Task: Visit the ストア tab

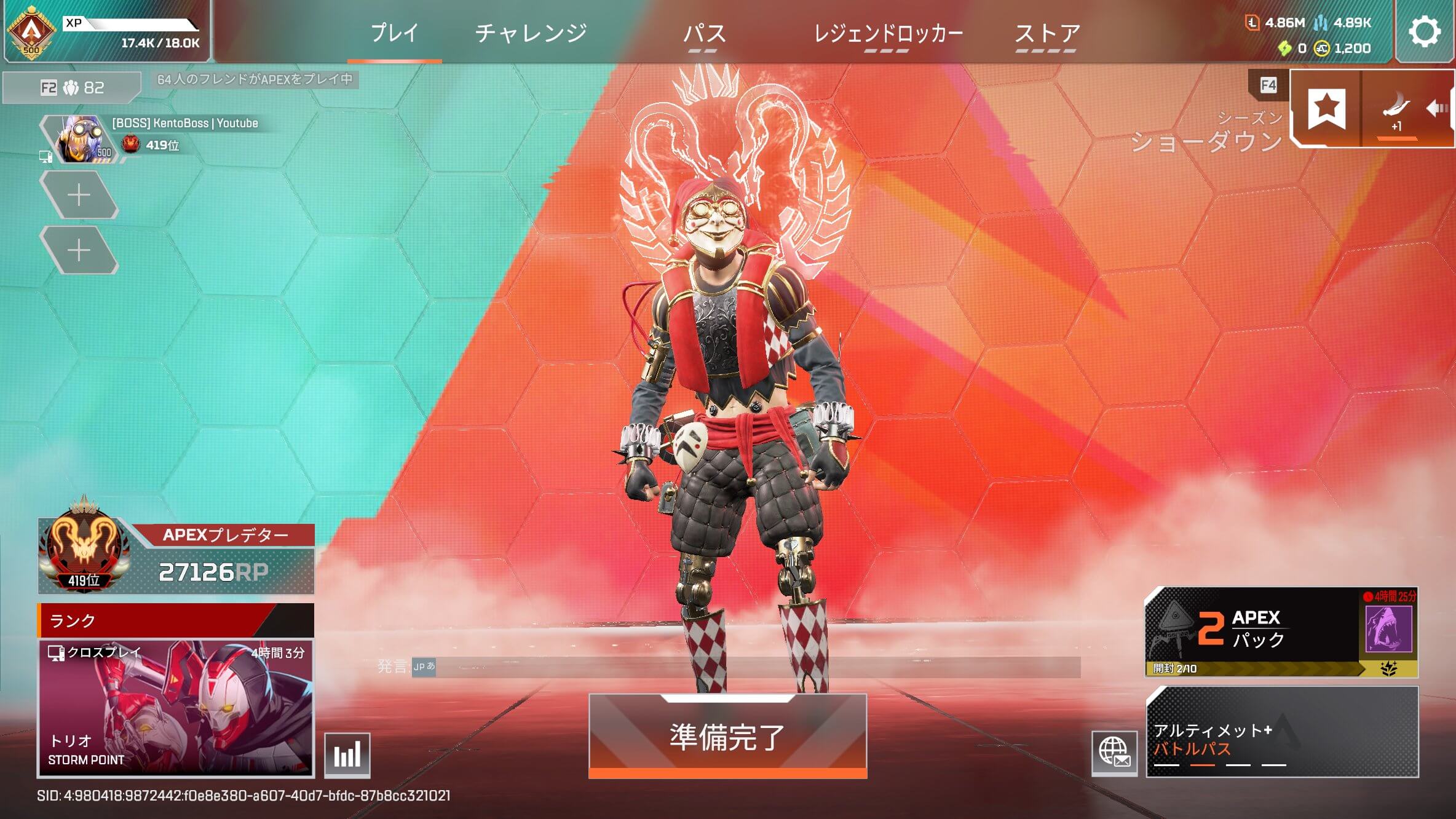Action: (x=1046, y=33)
